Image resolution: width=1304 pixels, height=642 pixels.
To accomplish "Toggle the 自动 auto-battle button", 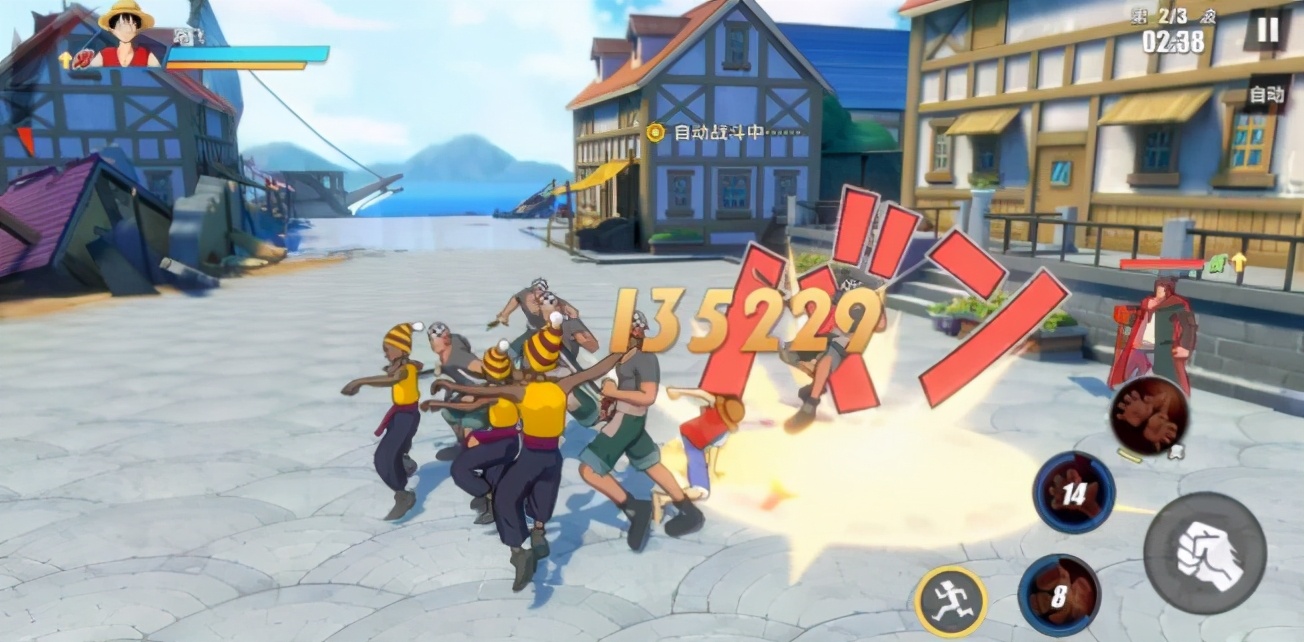I will pos(1265,95).
